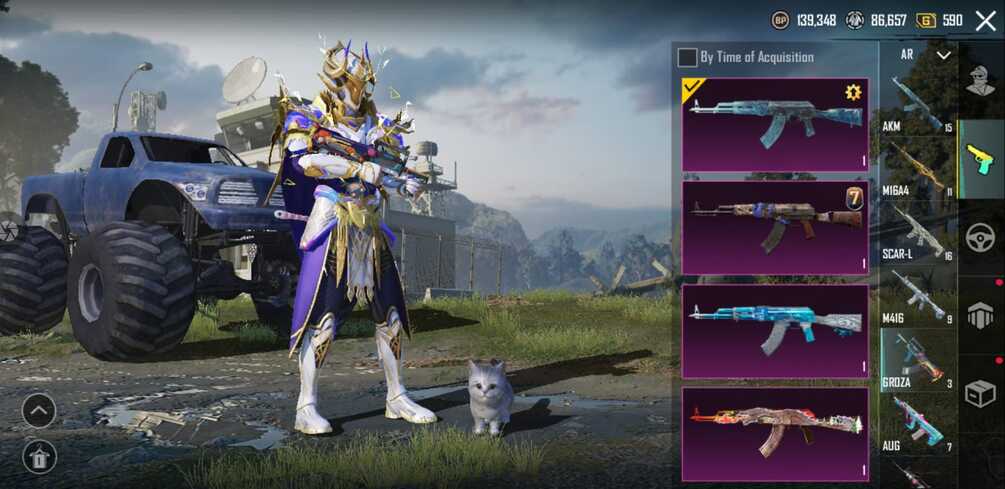
Task: Select the AKM weapon in the list
Action: 916,106
